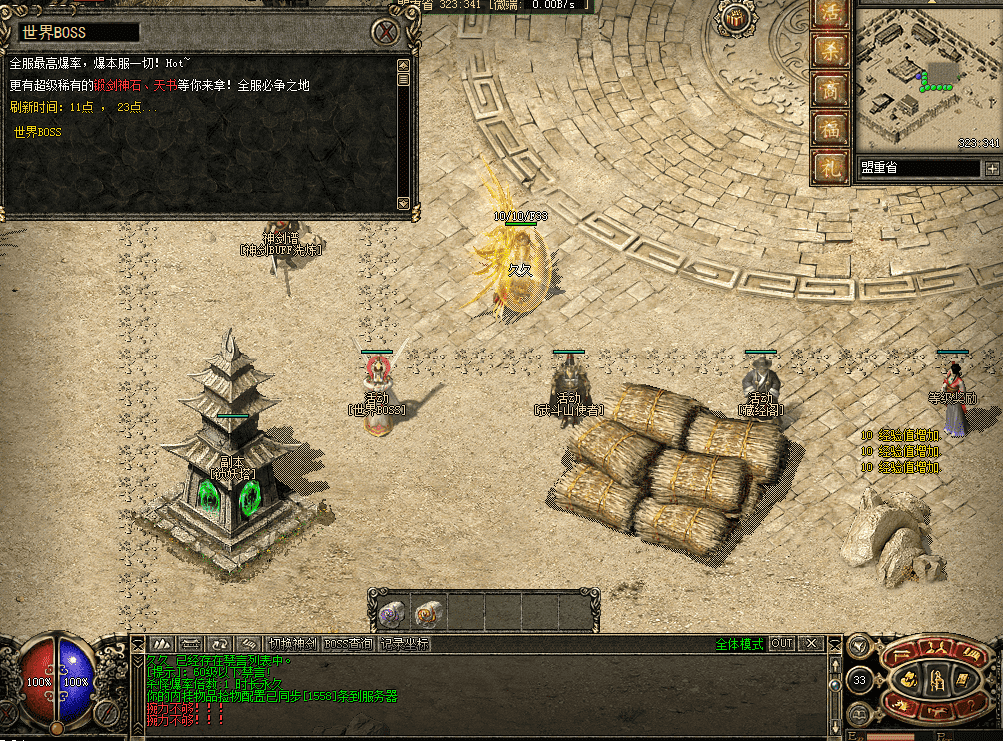Click the 切换神剑 button

click(293, 644)
